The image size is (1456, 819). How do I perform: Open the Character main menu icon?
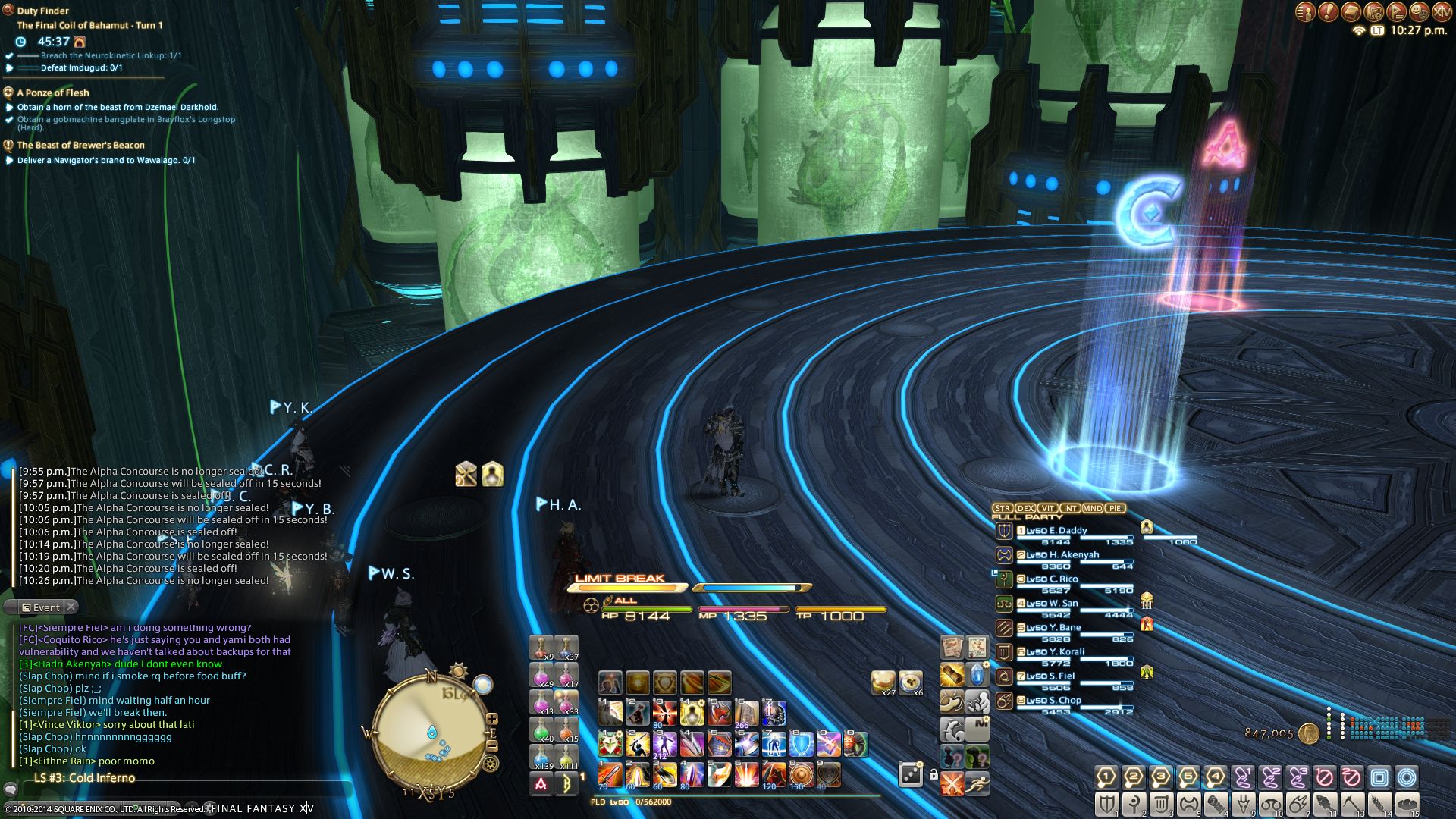1304,11
